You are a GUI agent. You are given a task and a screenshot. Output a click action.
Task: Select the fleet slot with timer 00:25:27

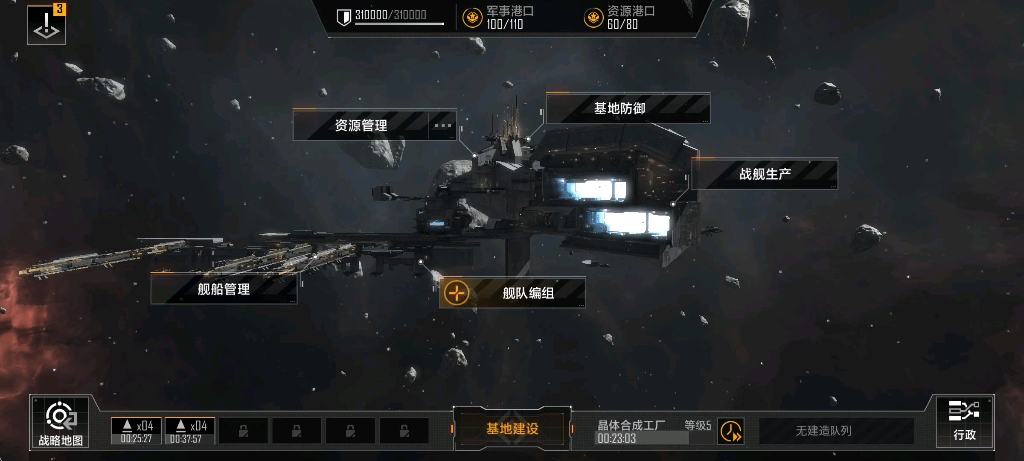(136, 430)
